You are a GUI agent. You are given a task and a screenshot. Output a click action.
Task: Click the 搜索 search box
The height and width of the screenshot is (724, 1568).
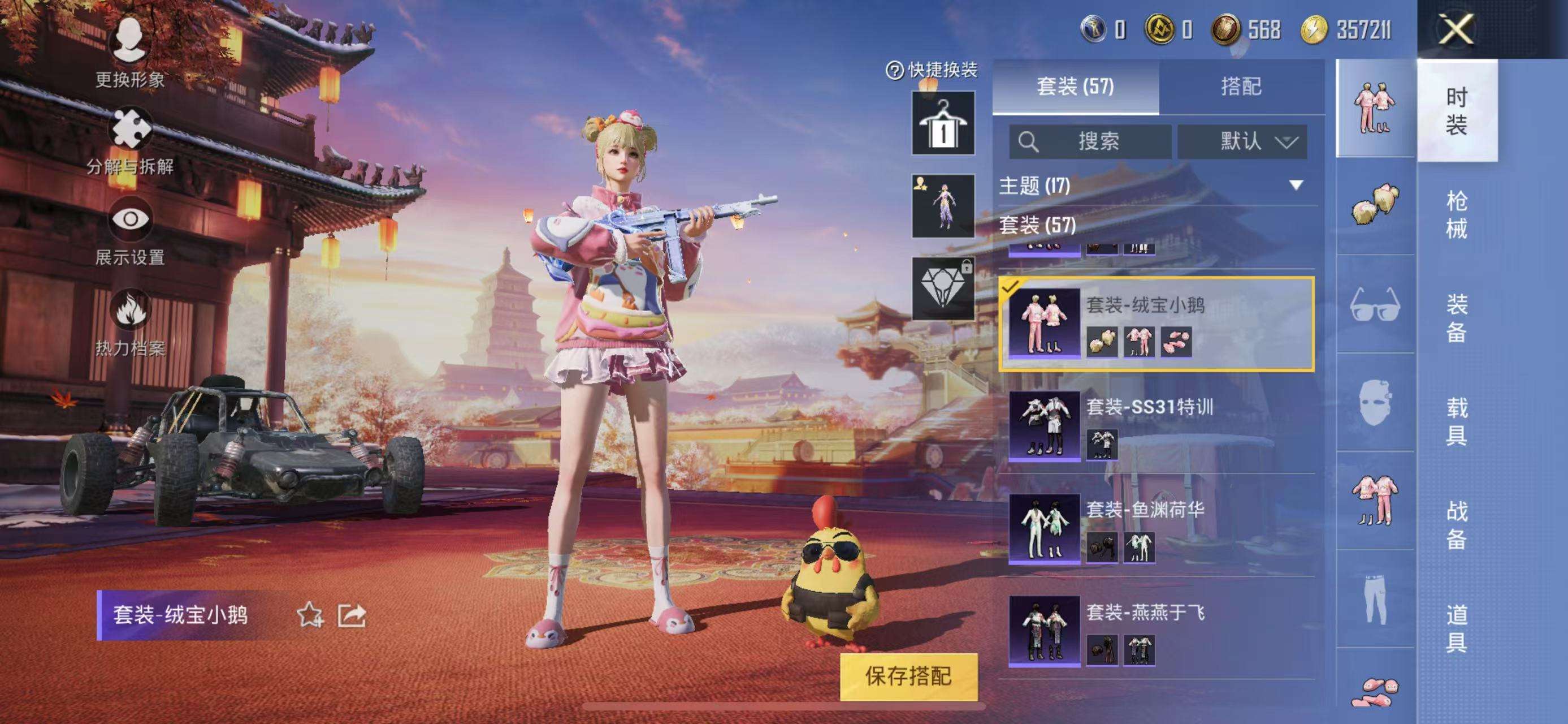pos(1090,142)
